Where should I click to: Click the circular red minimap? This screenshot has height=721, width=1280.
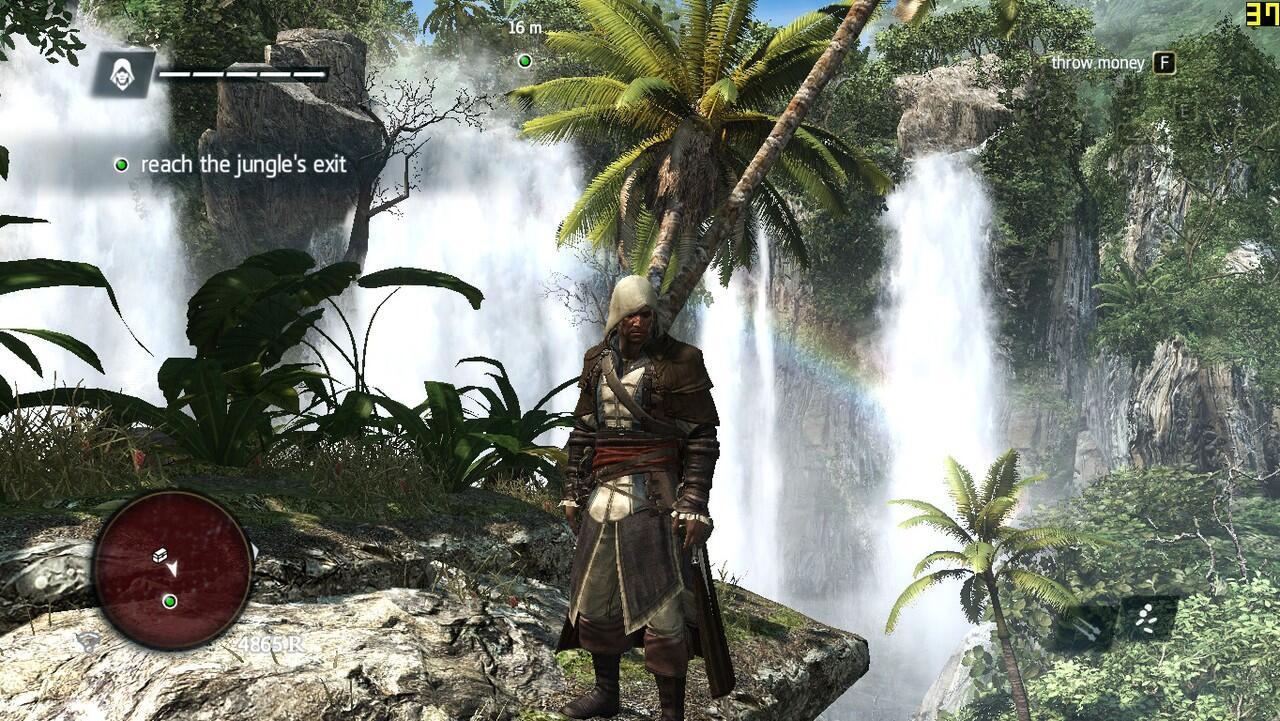(x=172, y=570)
